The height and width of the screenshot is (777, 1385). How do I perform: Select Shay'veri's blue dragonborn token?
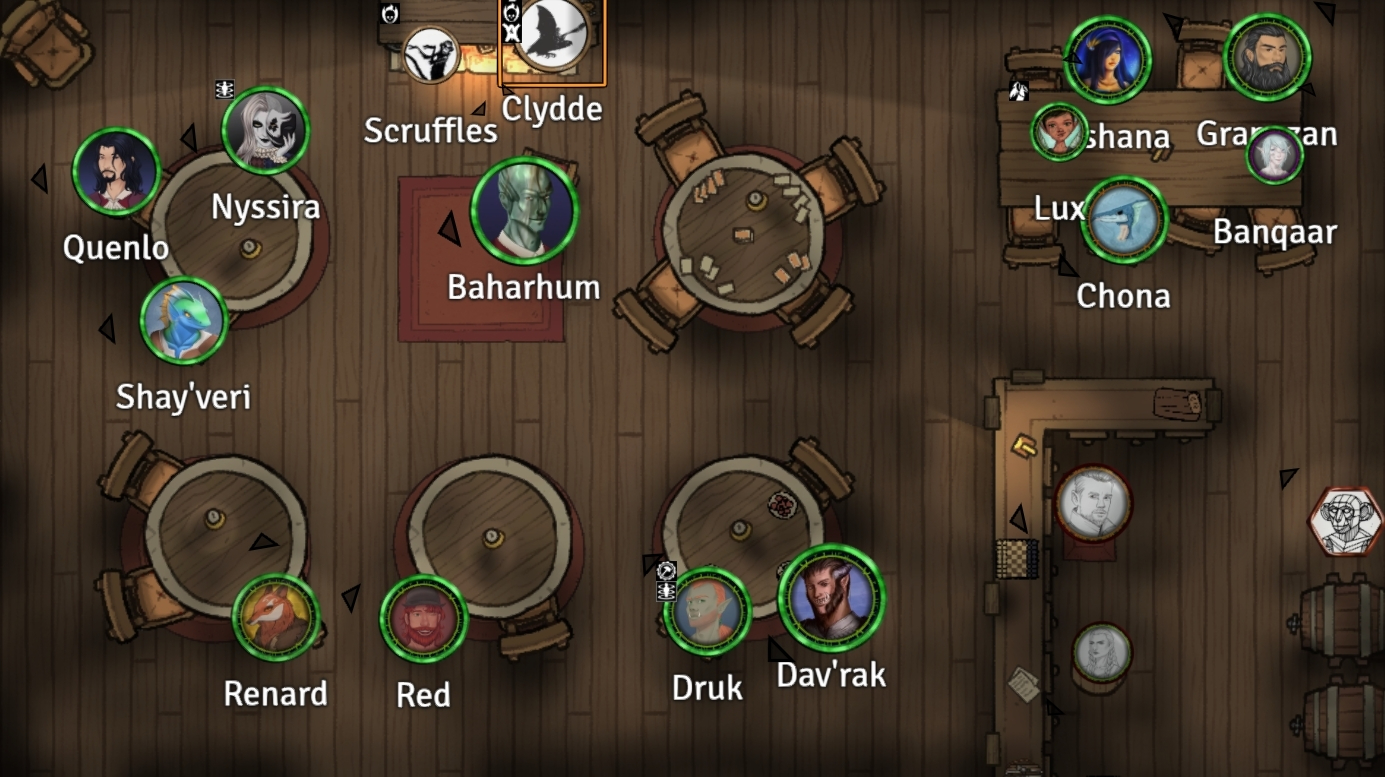click(x=184, y=321)
